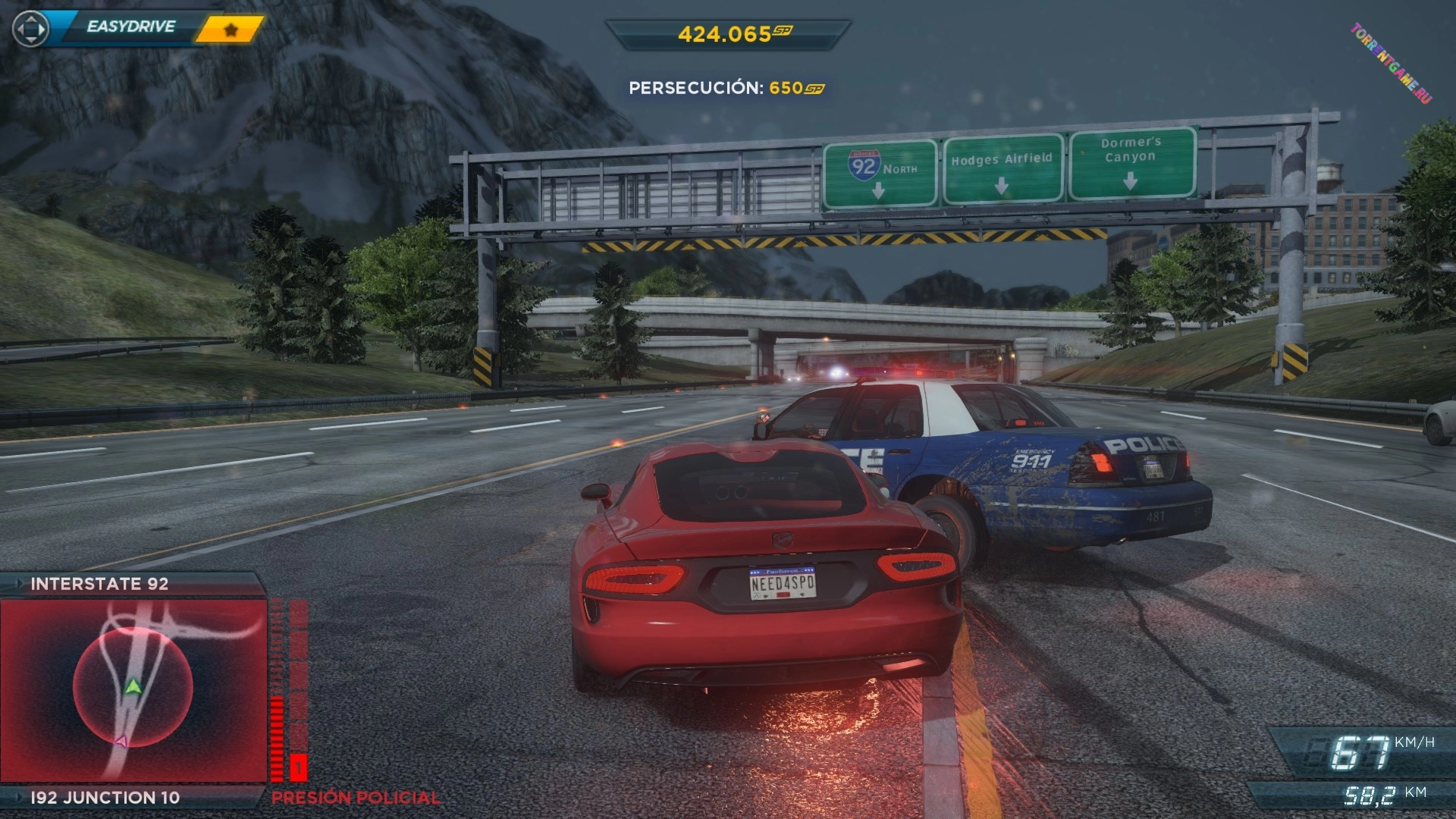Click the torrentgame.ru watermark
The height and width of the screenshot is (819, 1456).
(x=1391, y=63)
